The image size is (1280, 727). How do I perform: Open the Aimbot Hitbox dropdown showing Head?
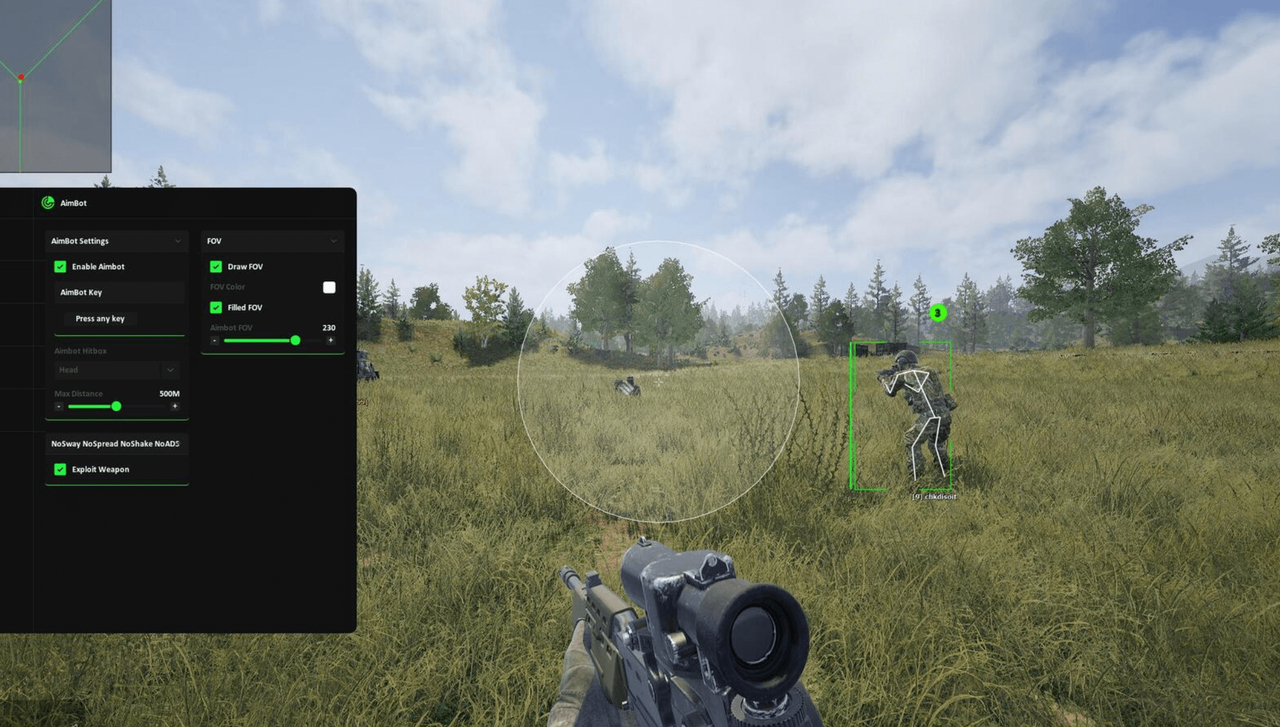tap(117, 369)
